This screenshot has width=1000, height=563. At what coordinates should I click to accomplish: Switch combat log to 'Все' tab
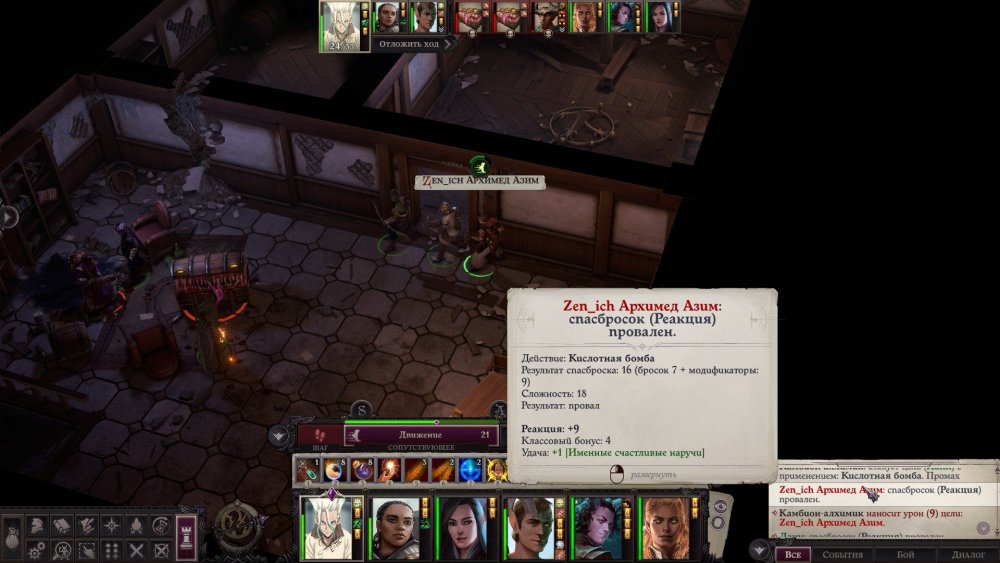click(792, 553)
